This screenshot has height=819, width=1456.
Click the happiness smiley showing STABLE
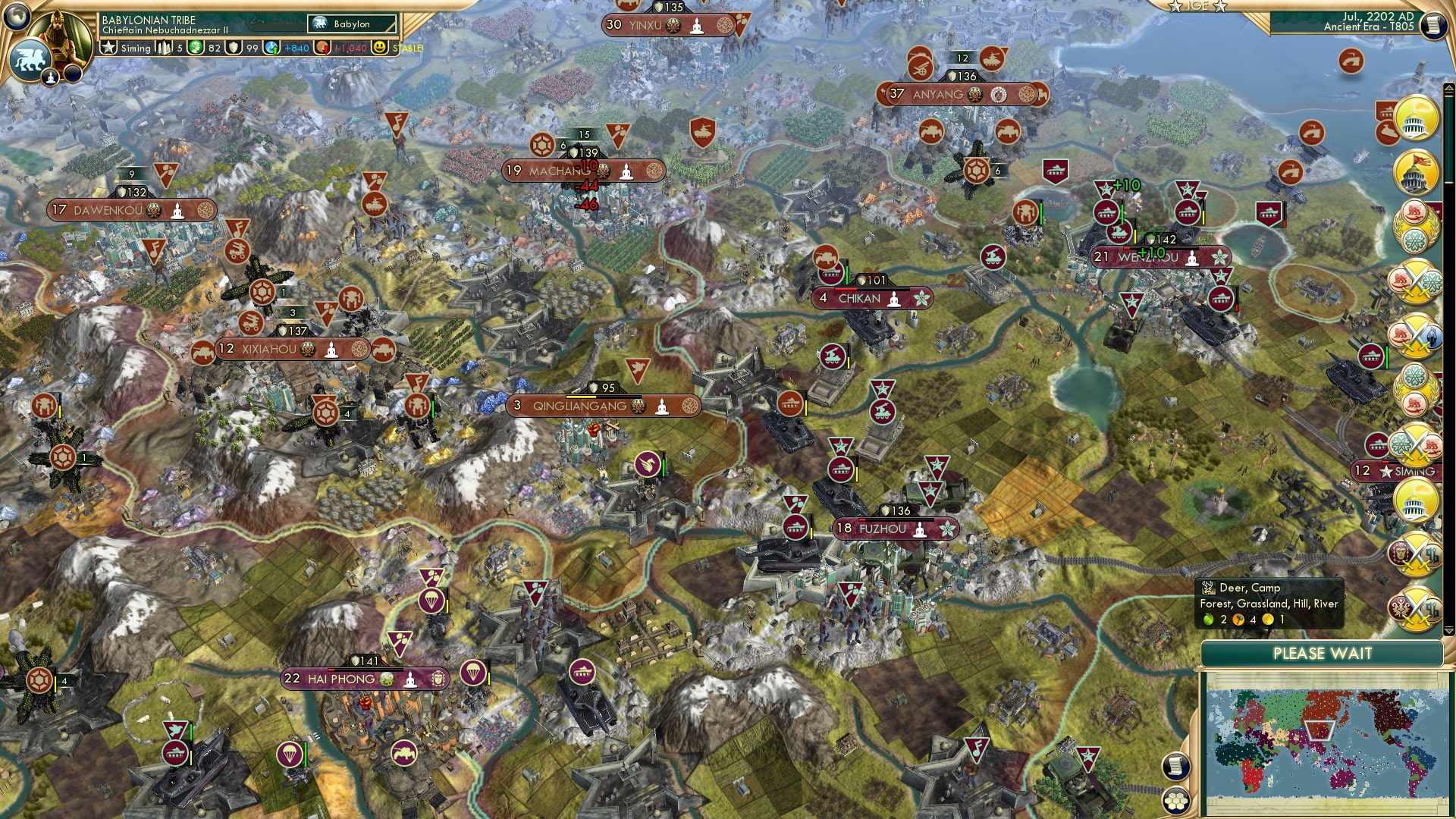point(378,47)
